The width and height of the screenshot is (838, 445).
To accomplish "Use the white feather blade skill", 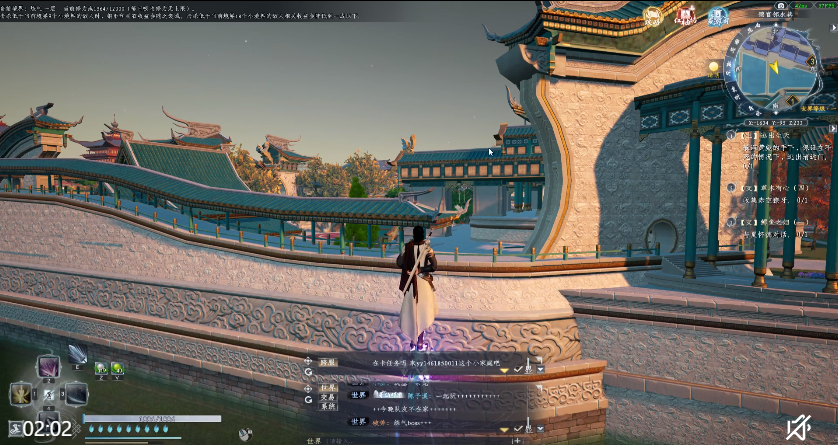I will click(77, 354).
